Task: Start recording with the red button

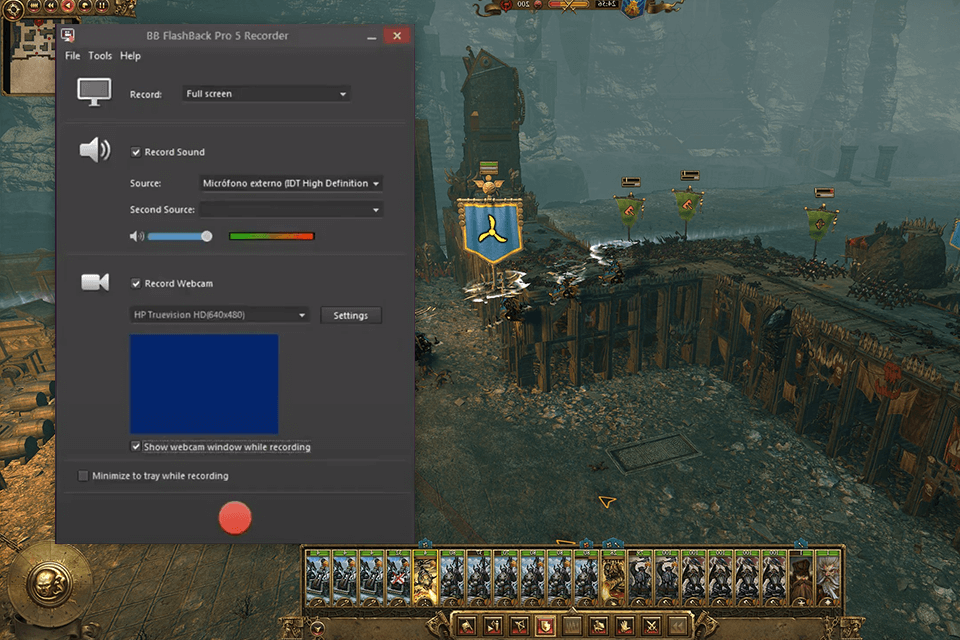Action: [x=235, y=517]
